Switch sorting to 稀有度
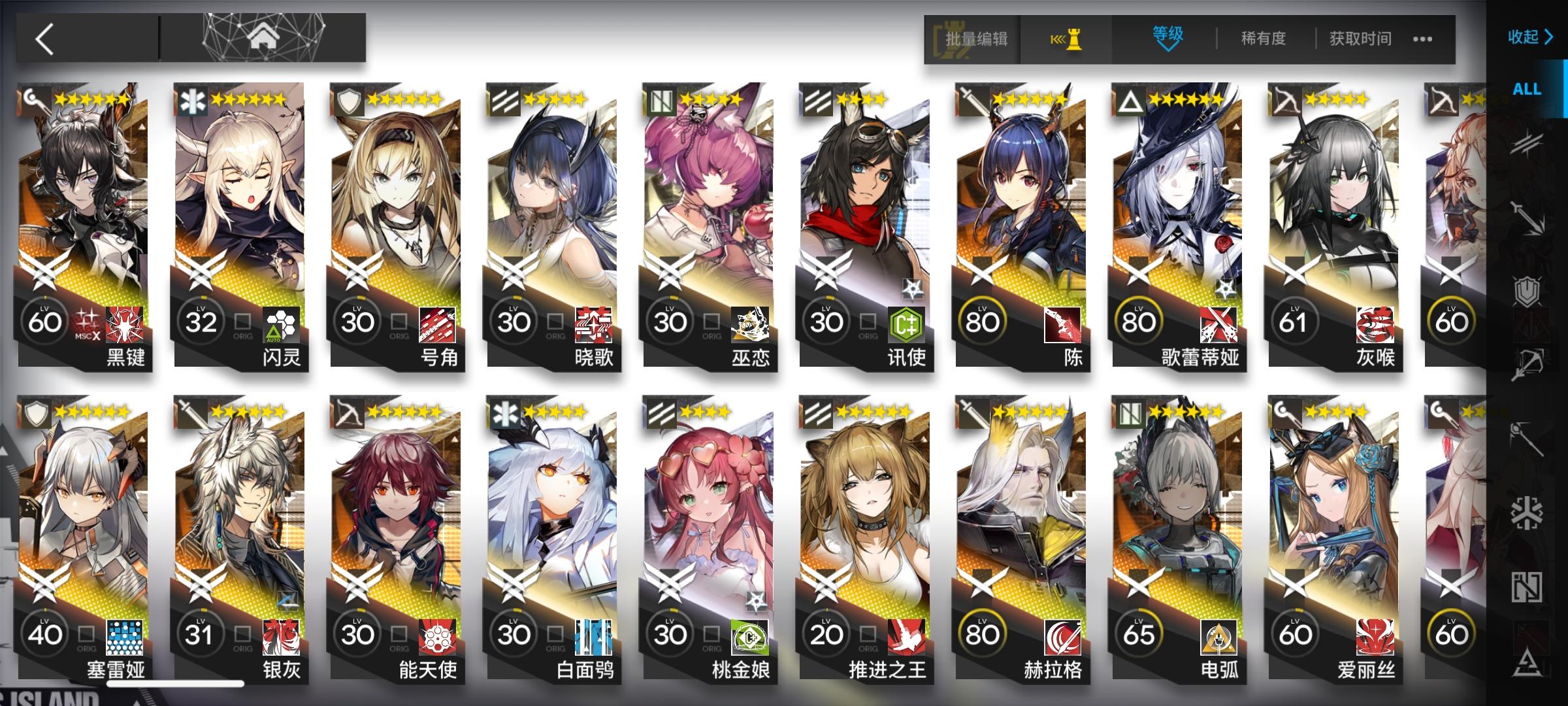 tap(1262, 39)
